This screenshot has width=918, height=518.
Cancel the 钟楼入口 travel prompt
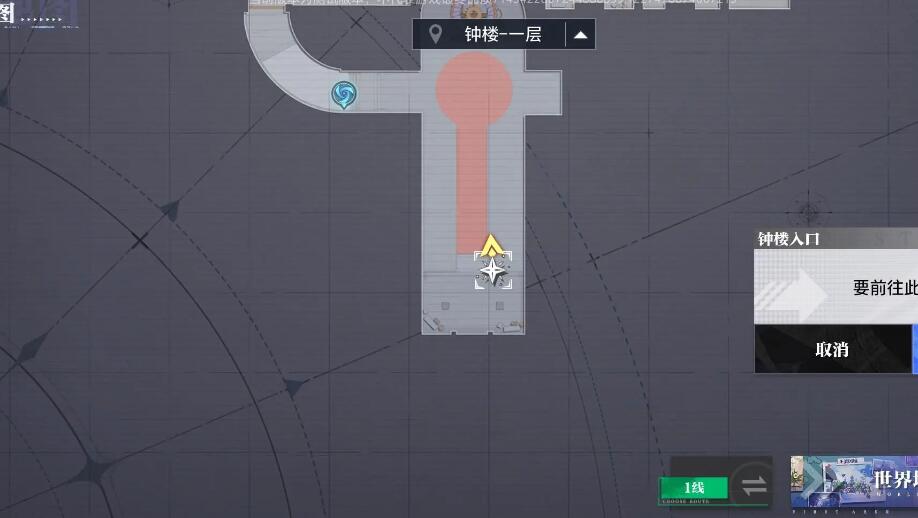pos(832,349)
